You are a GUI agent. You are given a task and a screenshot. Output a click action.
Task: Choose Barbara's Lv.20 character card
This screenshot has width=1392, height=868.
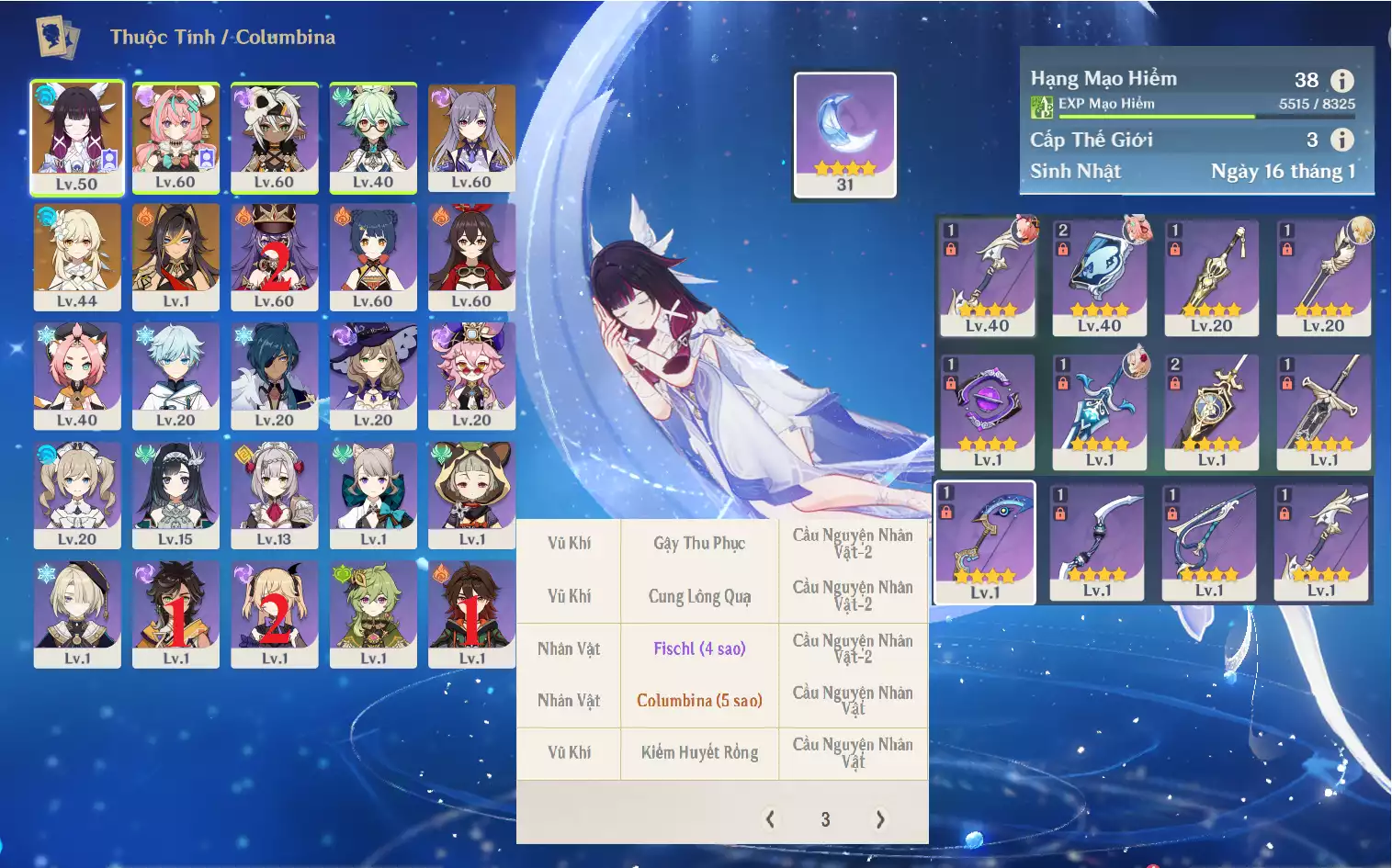click(x=77, y=494)
